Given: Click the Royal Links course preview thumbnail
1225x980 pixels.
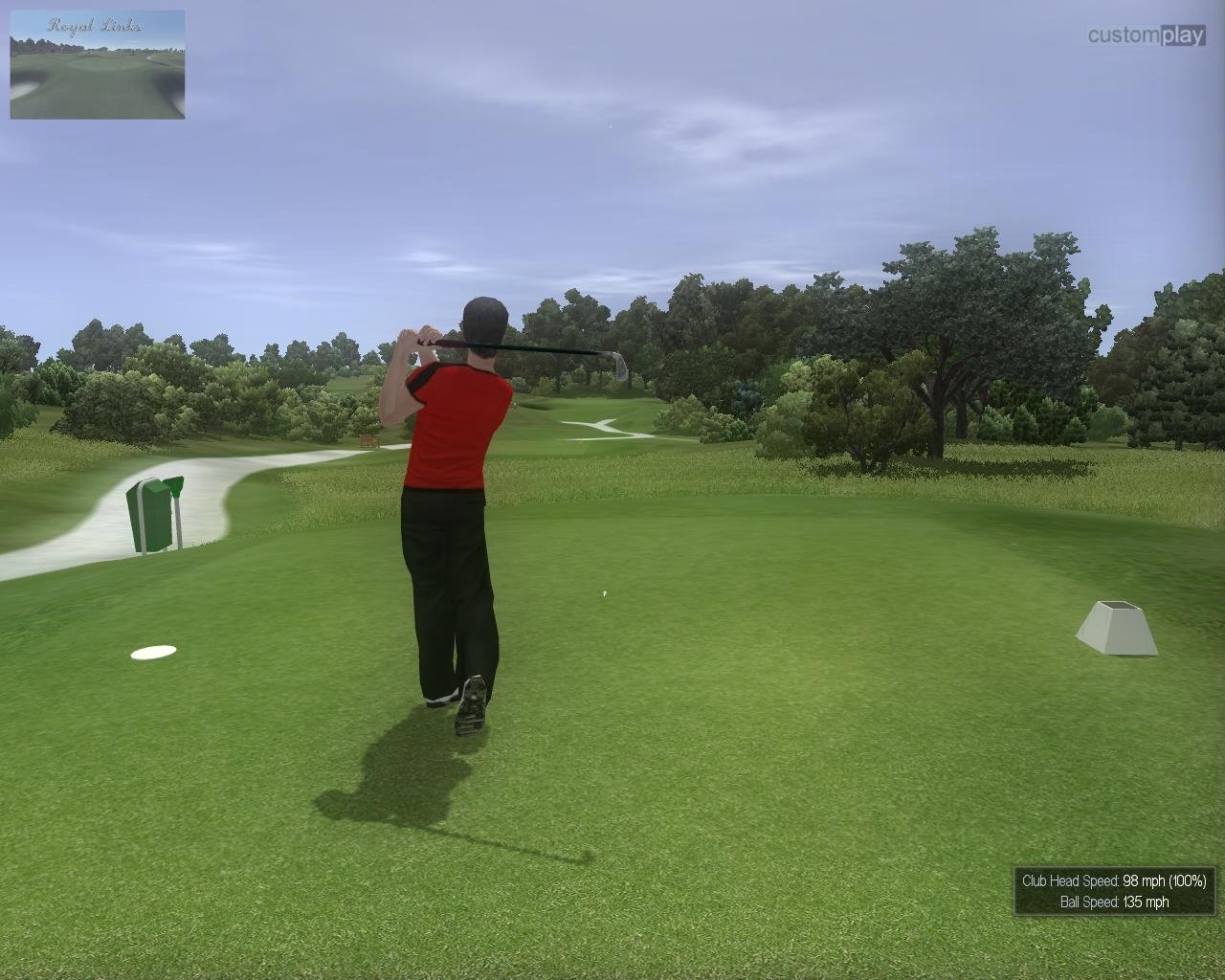Looking at the screenshot, I should pos(96,62).
